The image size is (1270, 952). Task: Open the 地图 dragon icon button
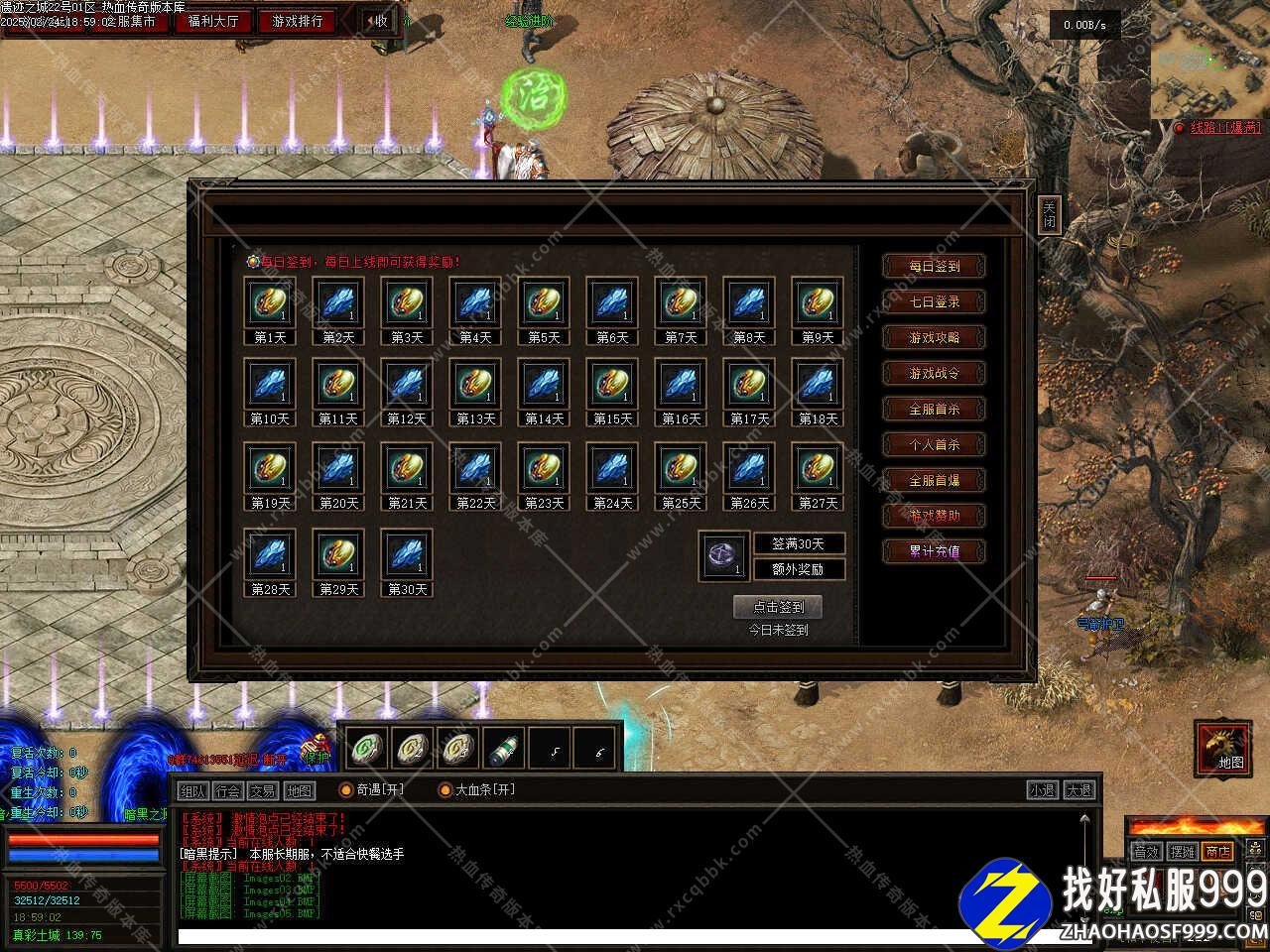(x=1222, y=747)
